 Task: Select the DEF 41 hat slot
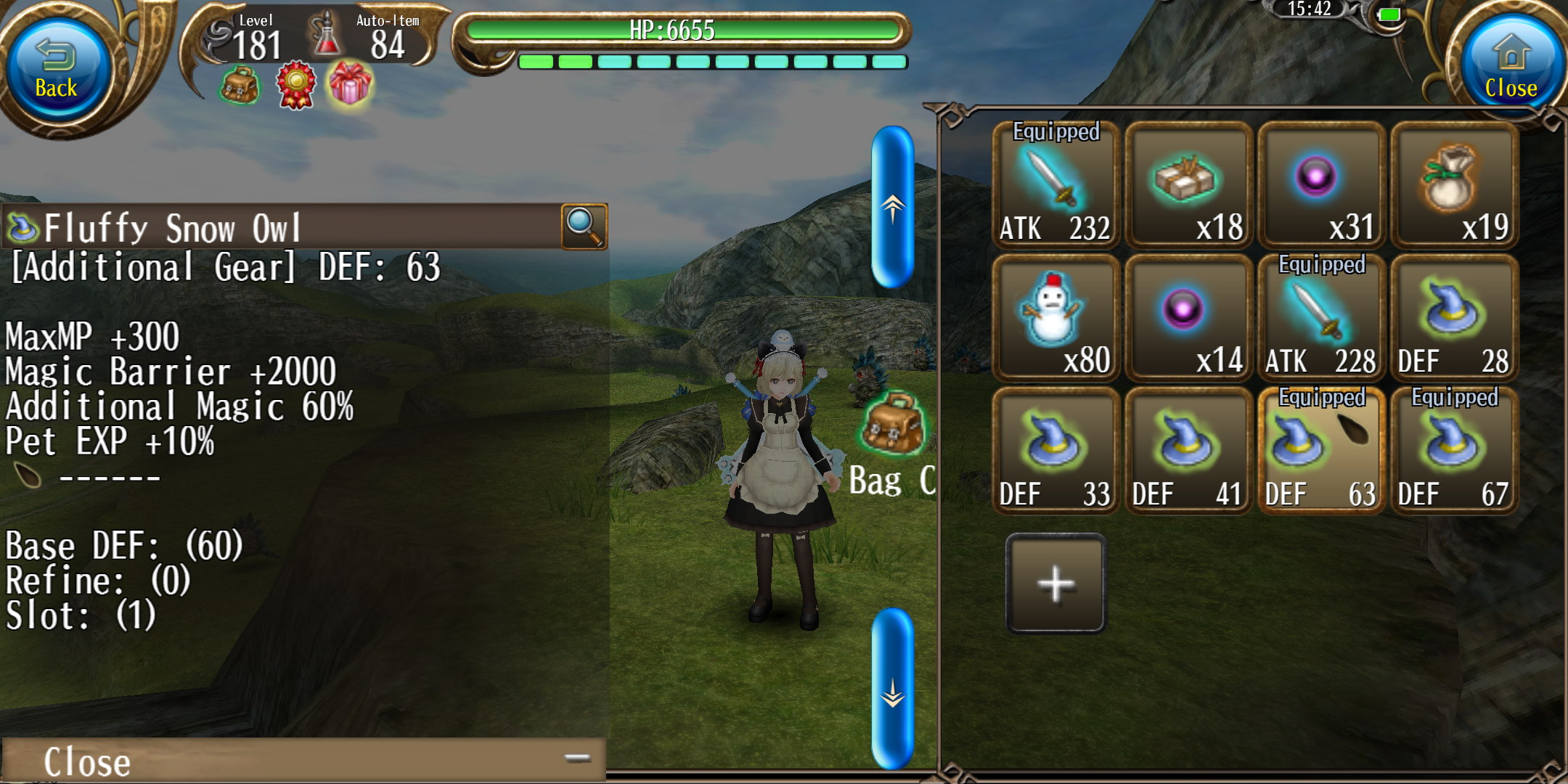1188,452
